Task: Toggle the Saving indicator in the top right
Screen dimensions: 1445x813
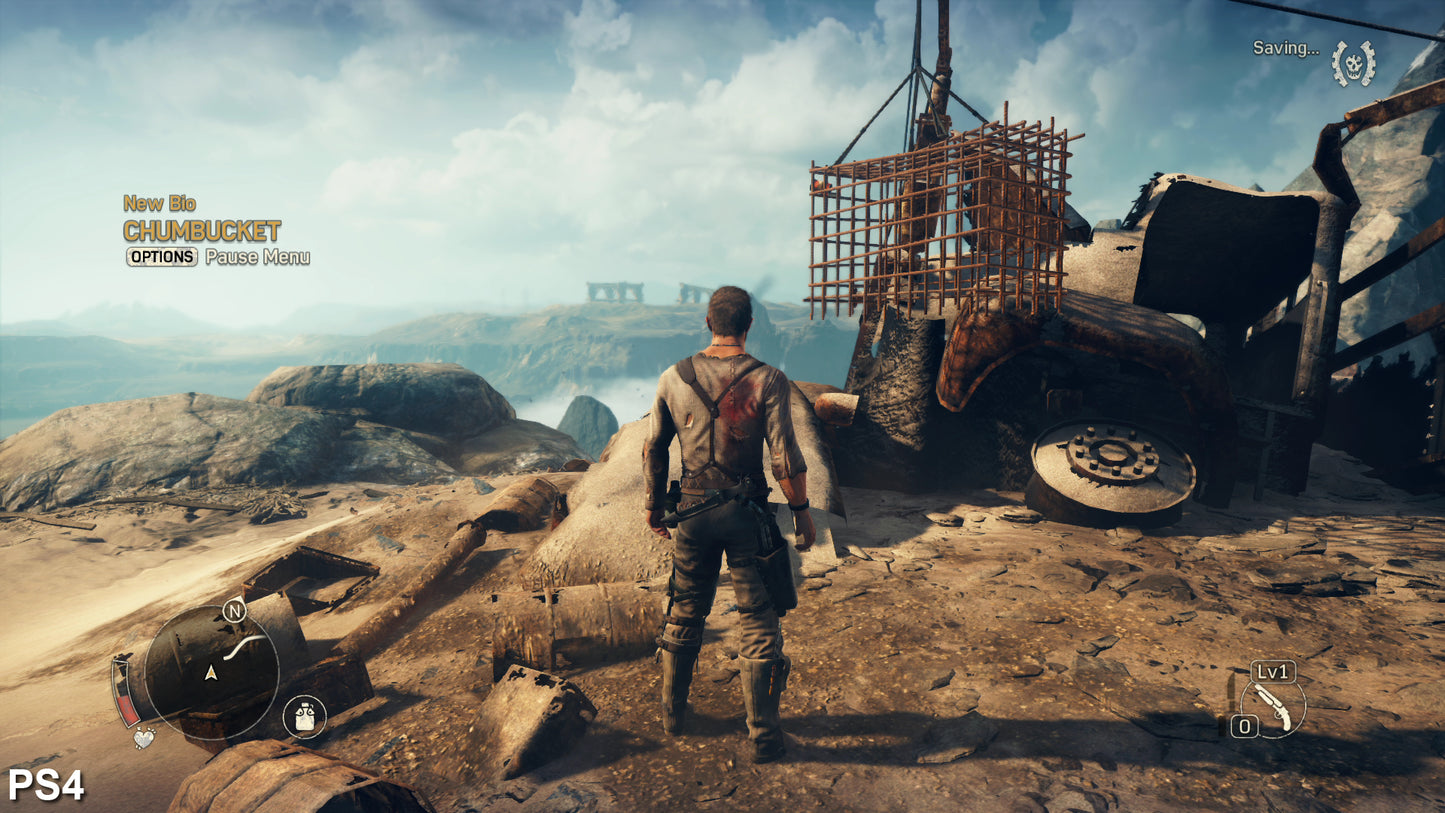Action: 1287,48
